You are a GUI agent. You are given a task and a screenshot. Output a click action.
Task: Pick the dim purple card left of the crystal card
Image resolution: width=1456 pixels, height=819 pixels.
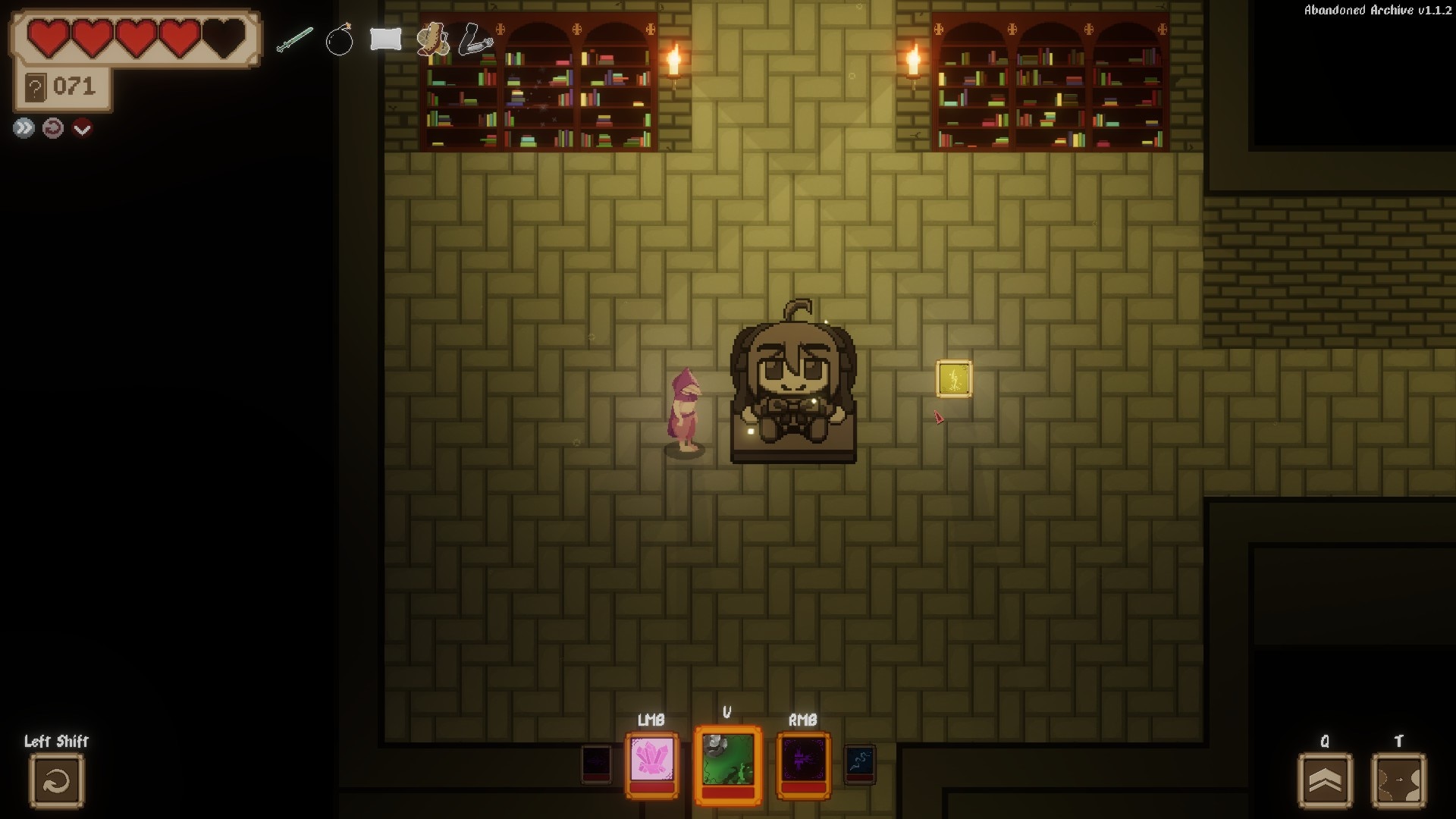(596, 764)
